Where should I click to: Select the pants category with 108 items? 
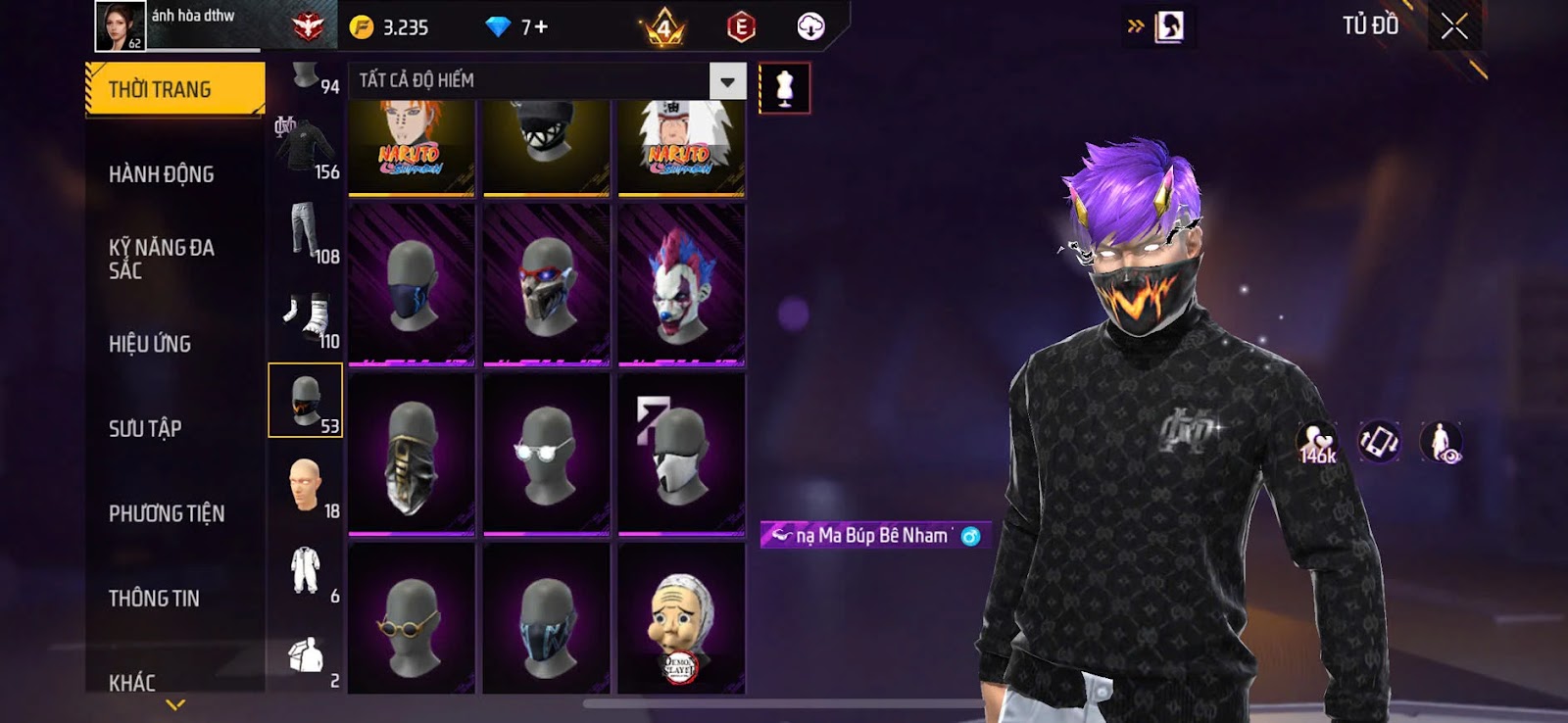pos(306,232)
